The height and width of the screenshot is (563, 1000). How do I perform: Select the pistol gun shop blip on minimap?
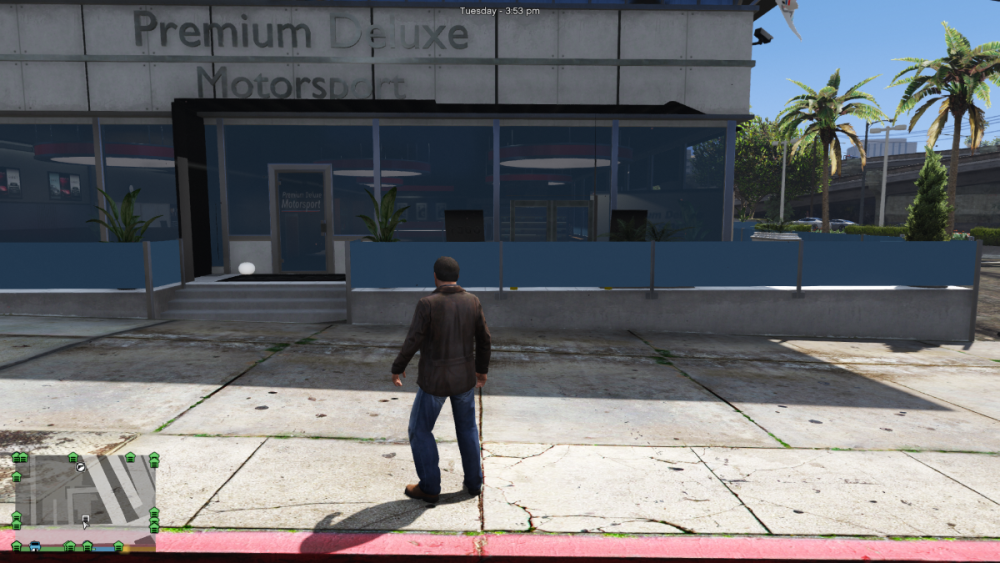pos(79,467)
